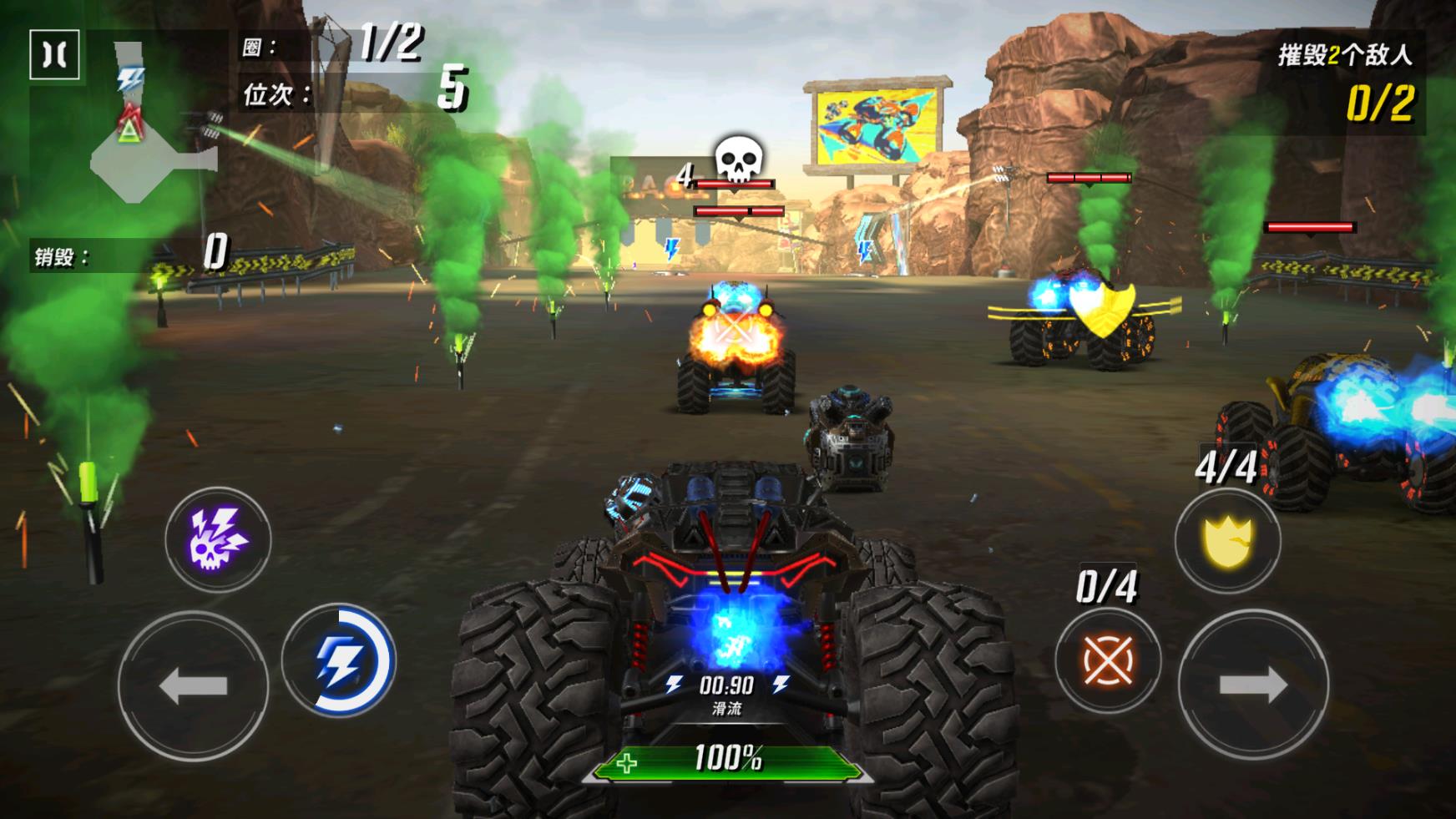Viewport: 1456px width, 819px height.
Task: Pause the race with the top-left button
Action: click(54, 55)
